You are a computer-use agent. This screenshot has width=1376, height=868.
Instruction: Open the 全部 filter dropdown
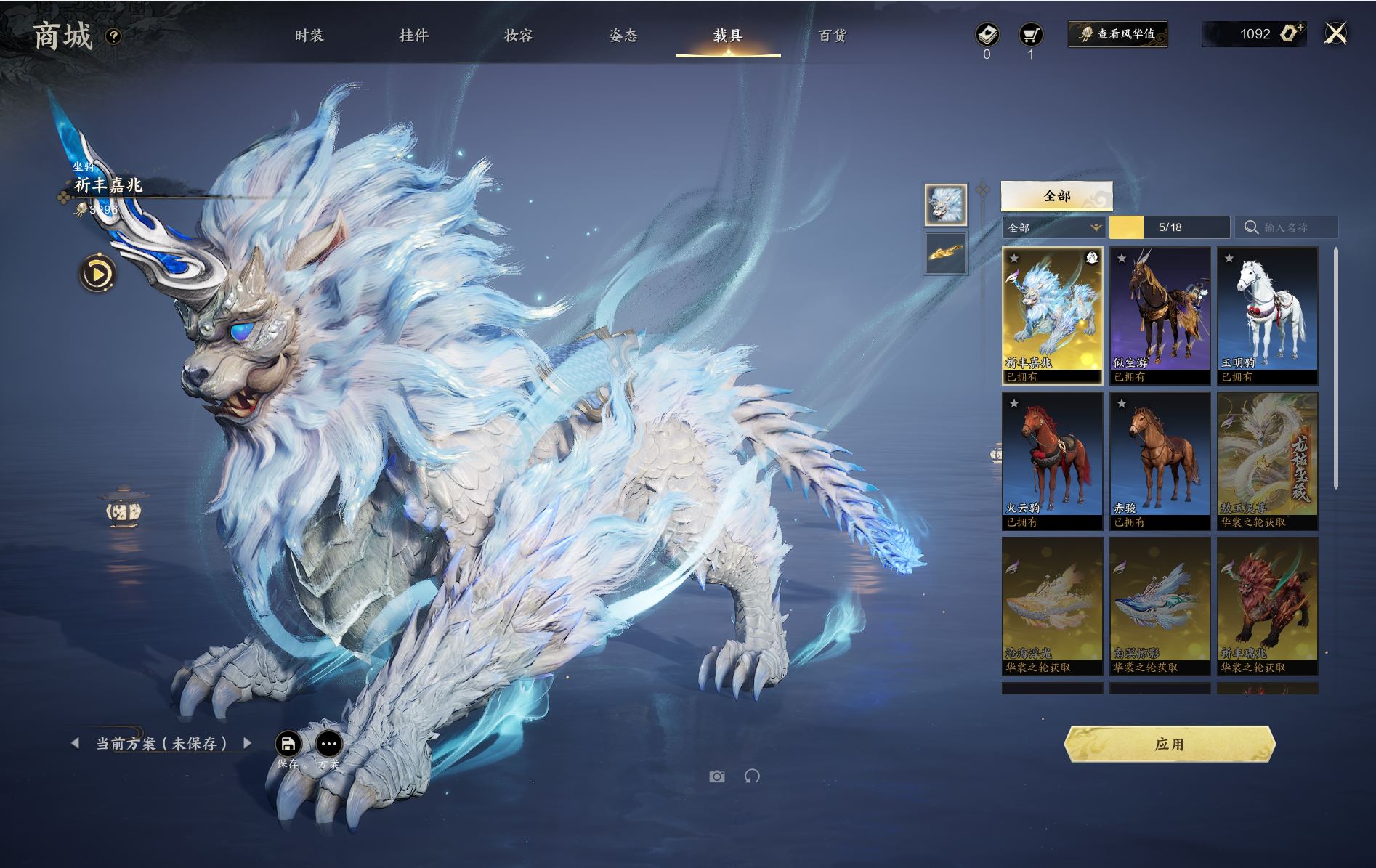click(x=1053, y=228)
